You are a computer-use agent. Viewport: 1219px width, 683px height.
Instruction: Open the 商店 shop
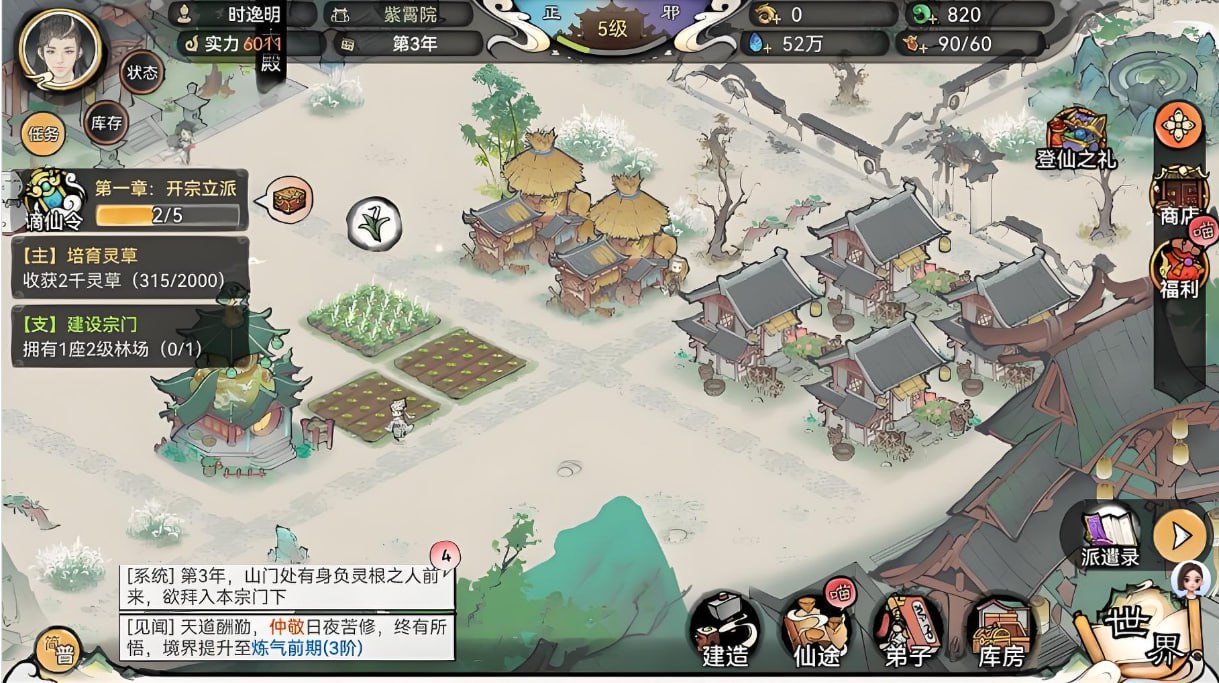tap(1179, 195)
